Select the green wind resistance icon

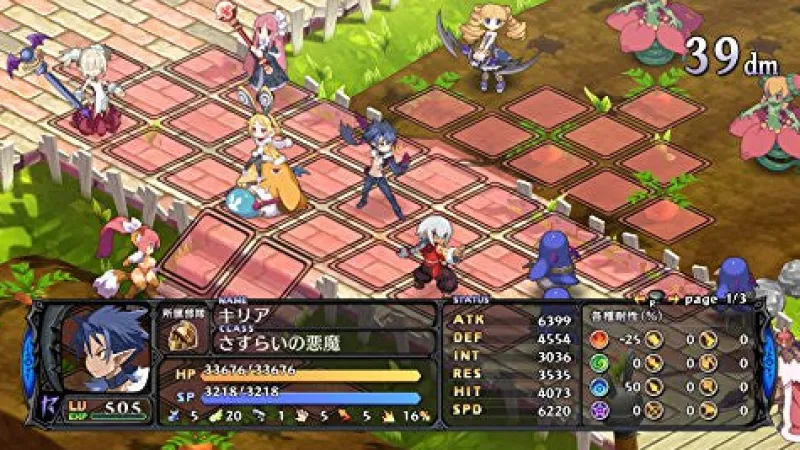click(x=599, y=361)
